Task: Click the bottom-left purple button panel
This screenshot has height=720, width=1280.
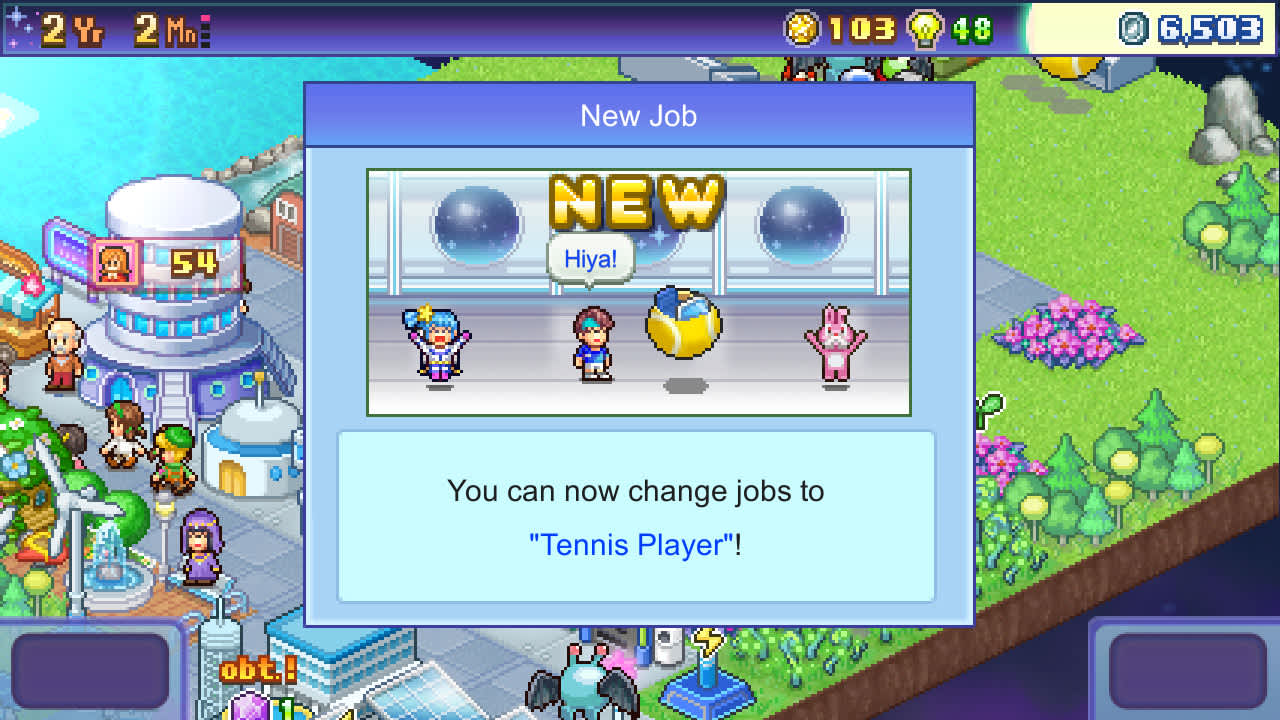Action: (90, 670)
